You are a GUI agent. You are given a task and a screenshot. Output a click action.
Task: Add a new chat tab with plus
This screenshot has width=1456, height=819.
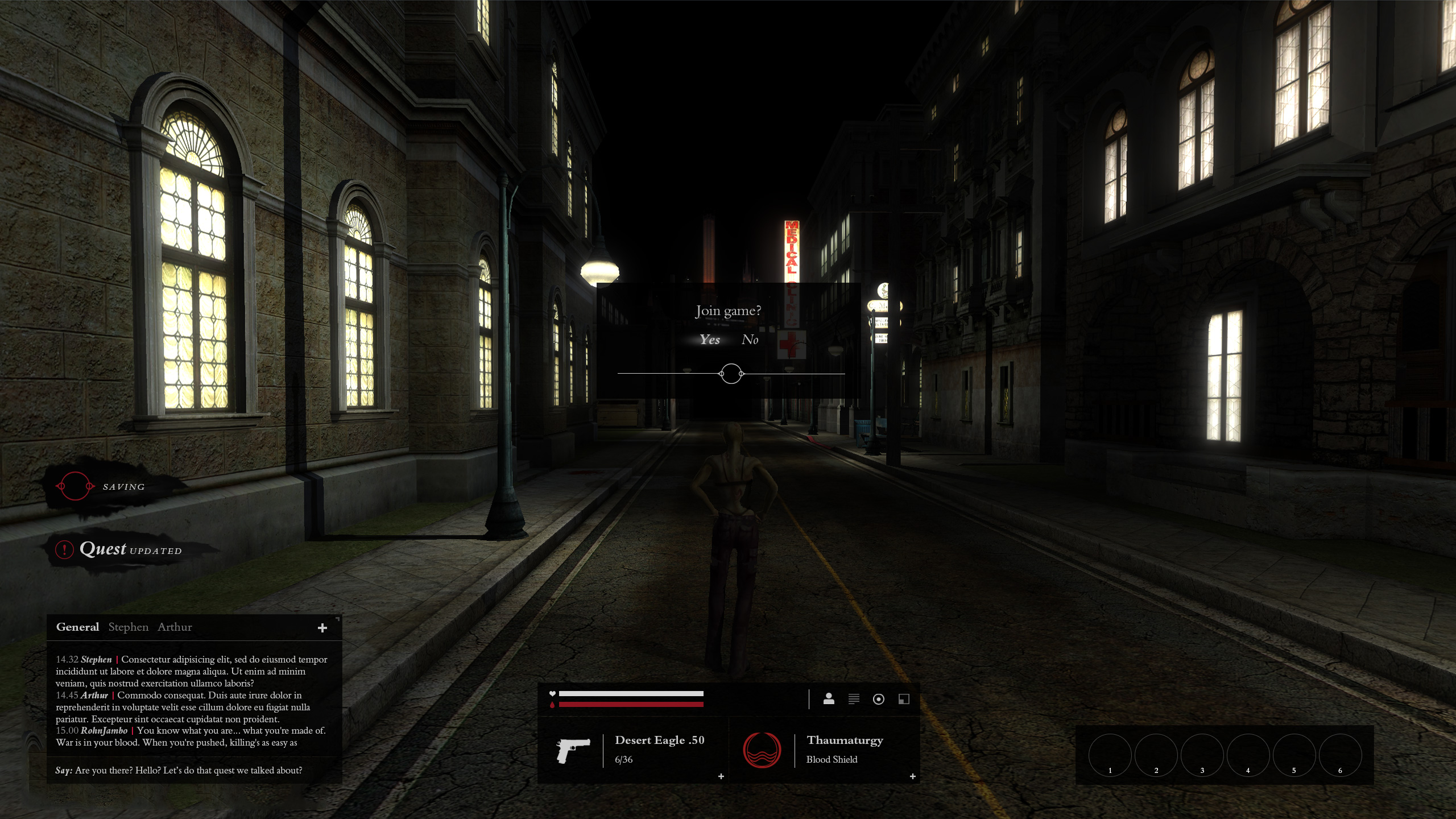322,628
